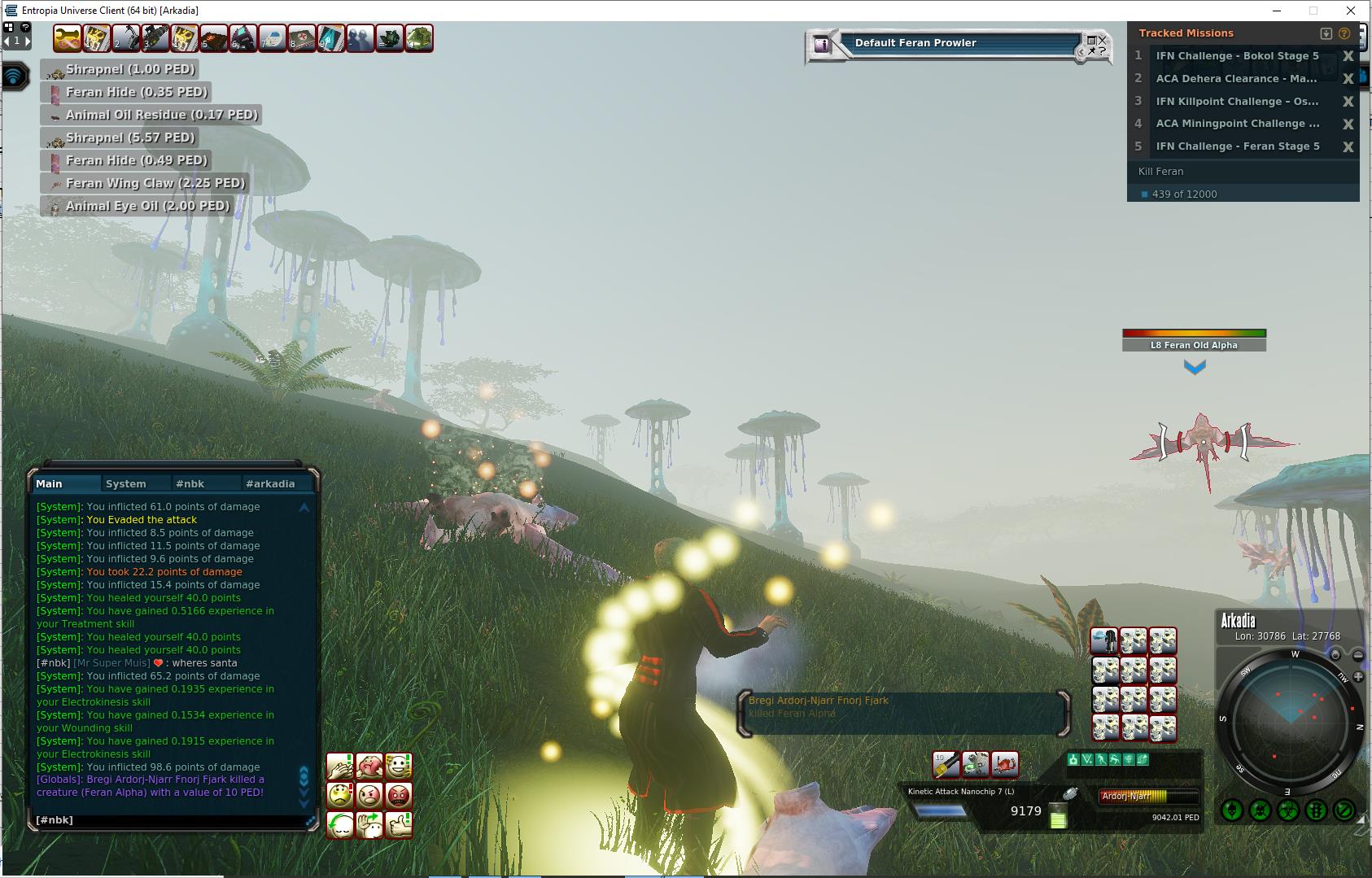Close the Entropia Universe window
The image size is (1372, 878).
1352,11
